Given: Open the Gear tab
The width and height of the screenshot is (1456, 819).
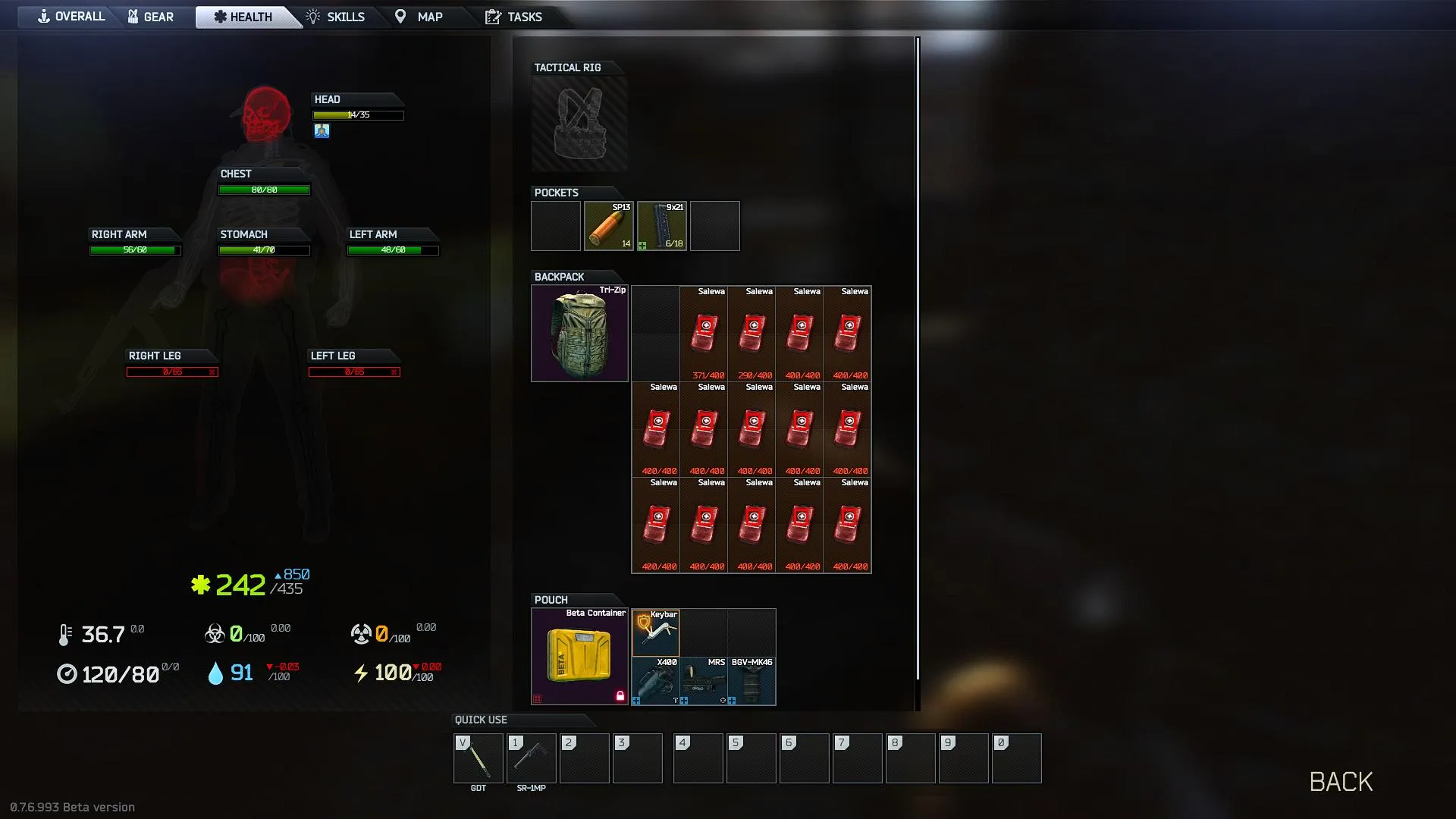Looking at the screenshot, I should coord(151,17).
